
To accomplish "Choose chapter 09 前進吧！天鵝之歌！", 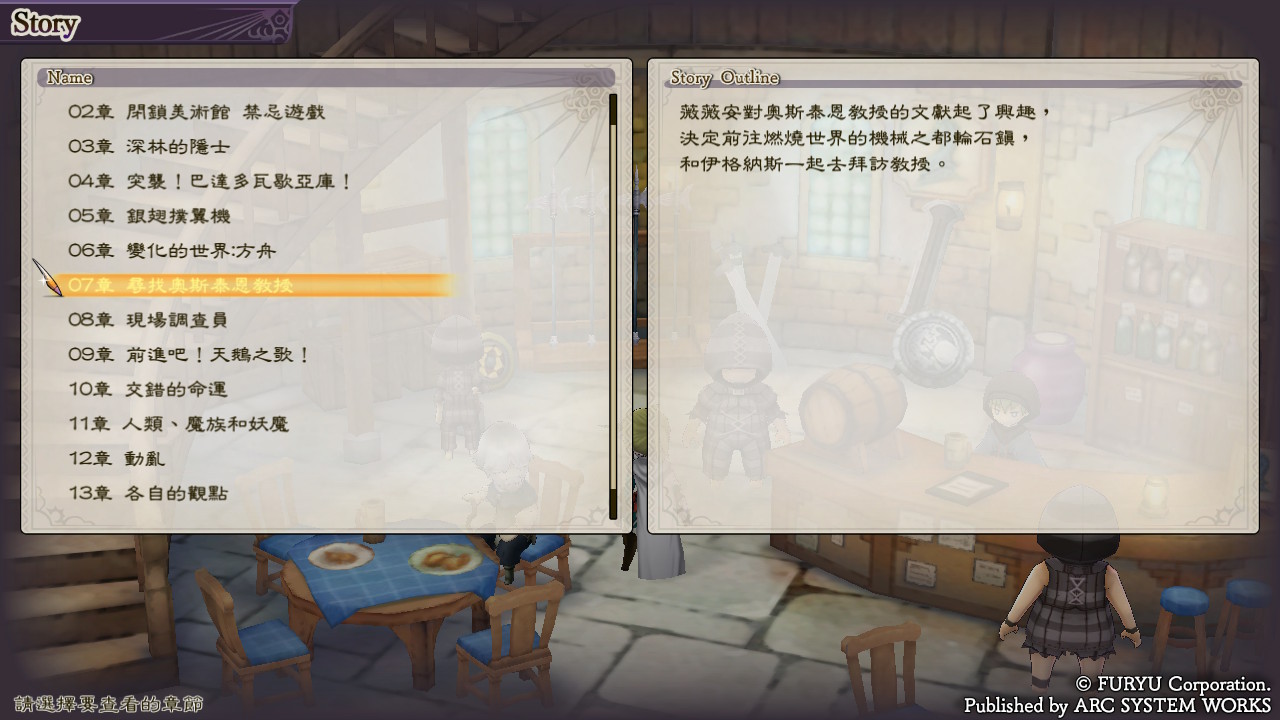I will (189, 355).
